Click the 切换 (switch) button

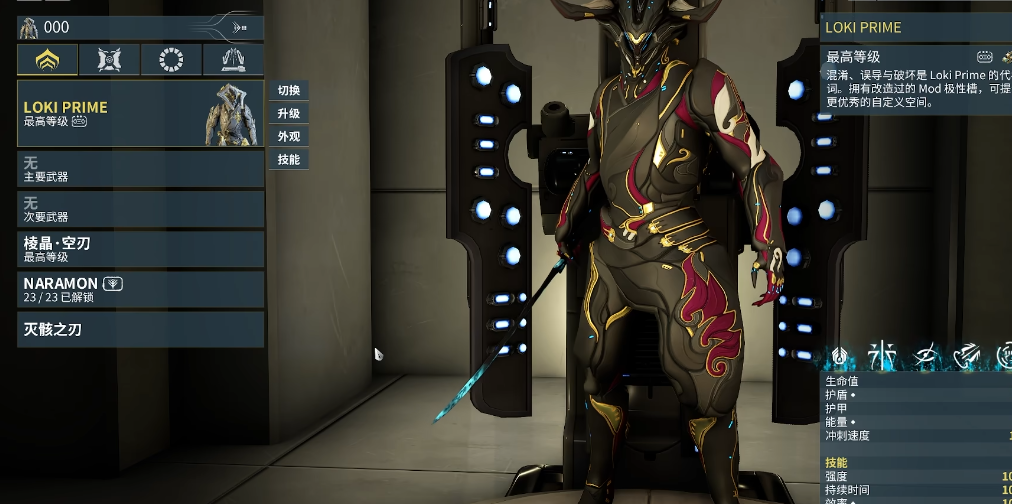click(288, 91)
